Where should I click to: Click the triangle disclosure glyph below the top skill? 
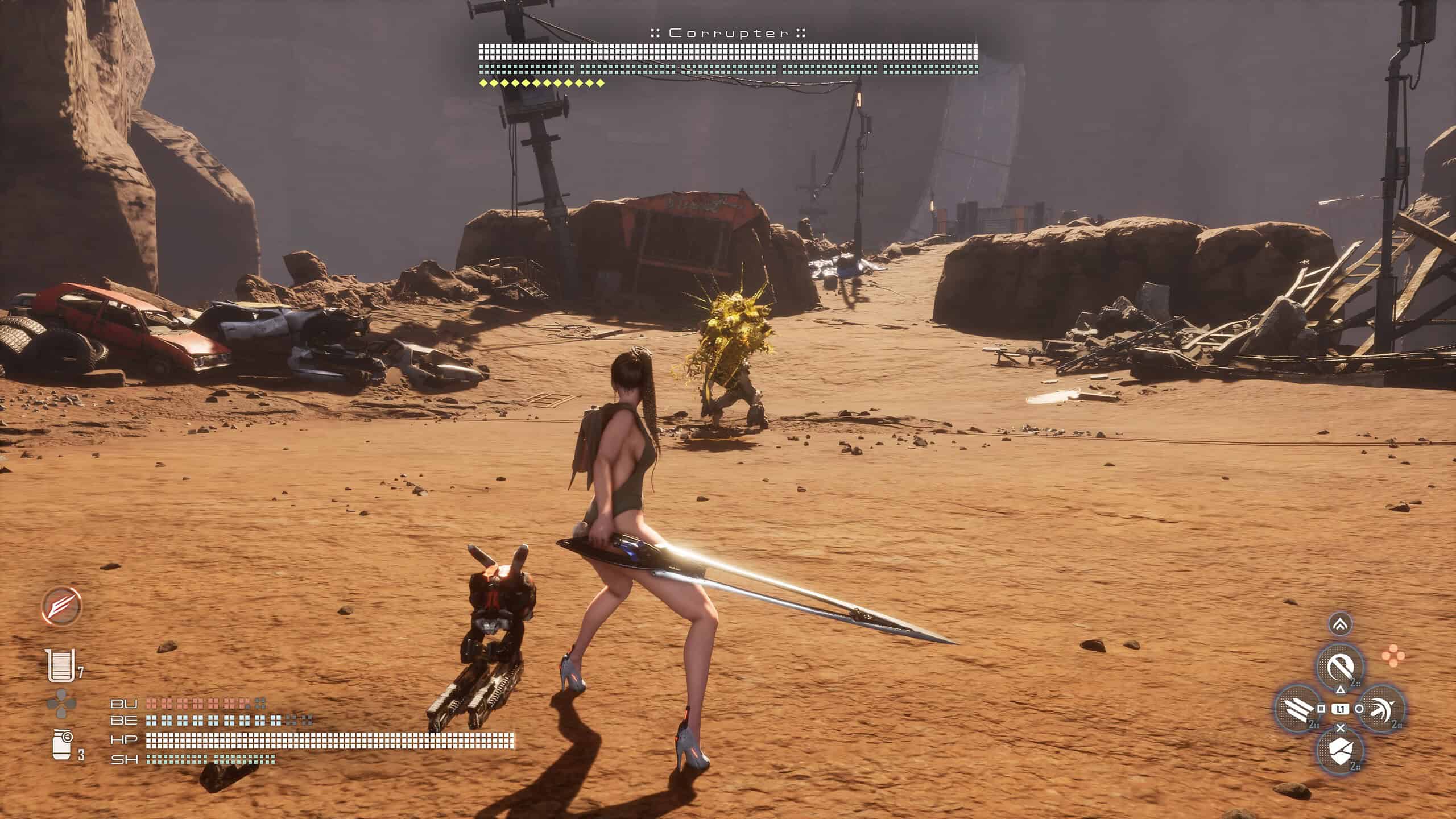pyautogui.click(x=1341, y=690)
